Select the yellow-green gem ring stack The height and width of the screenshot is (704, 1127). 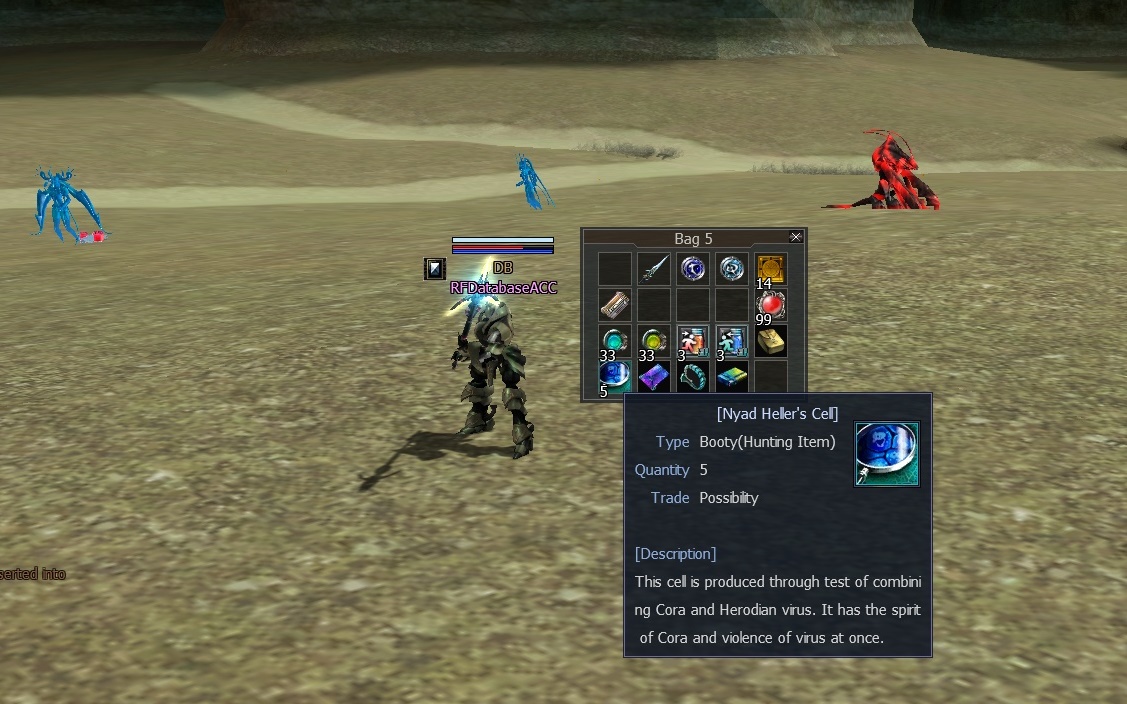click(x=654, y=341)
